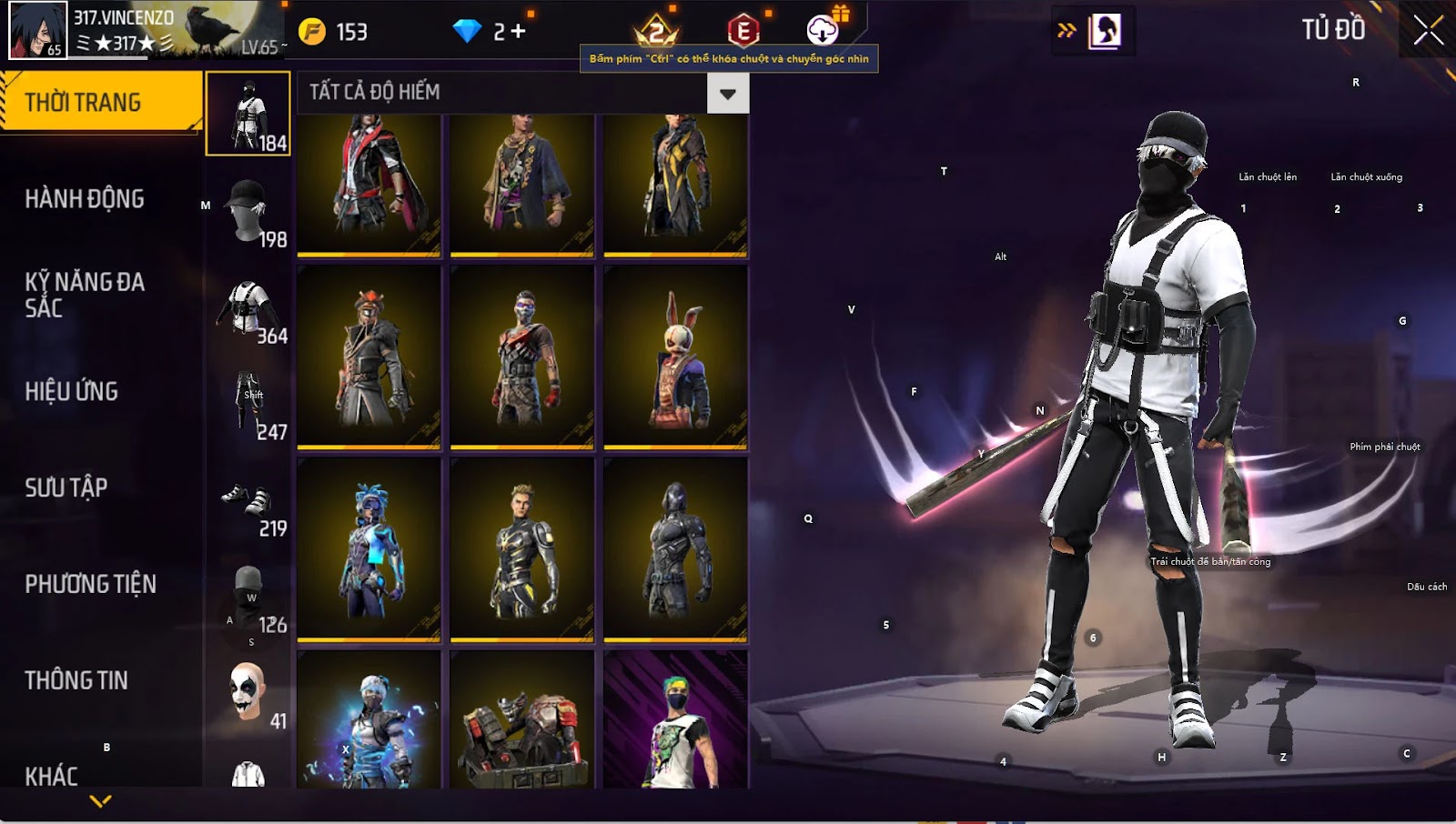Image resolution: width=1456 pixels, height=824 pixels.
Task: Add diamonds with the plus button
Action: coord(518,32)
